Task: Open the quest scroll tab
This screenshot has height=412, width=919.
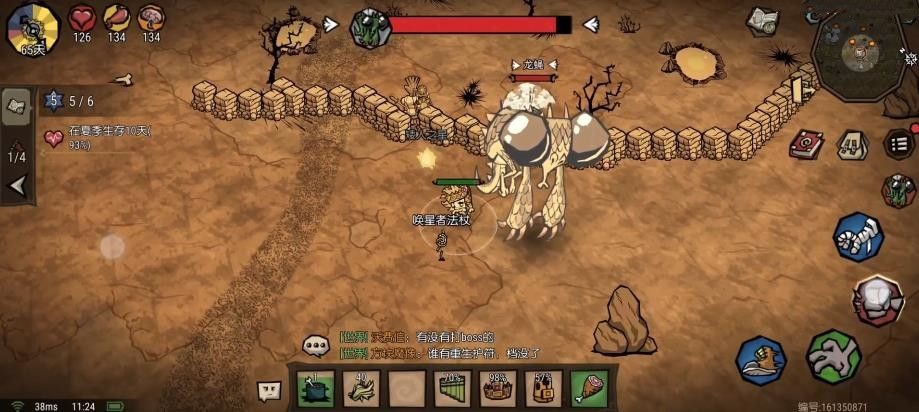Action: (x=16, y=107)
